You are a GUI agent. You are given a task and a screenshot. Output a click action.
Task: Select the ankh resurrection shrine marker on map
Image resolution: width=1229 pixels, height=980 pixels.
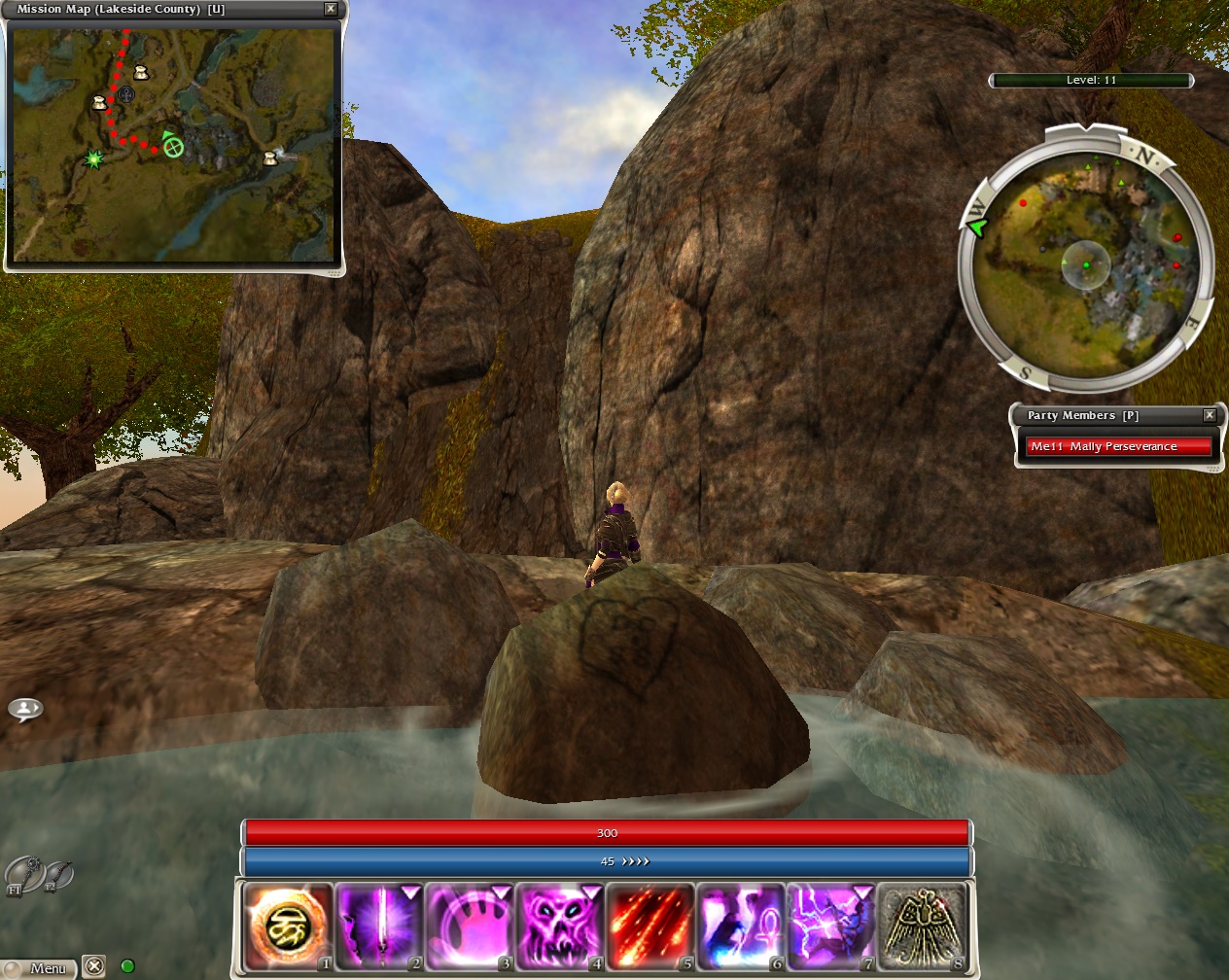[x=125, y=94]
